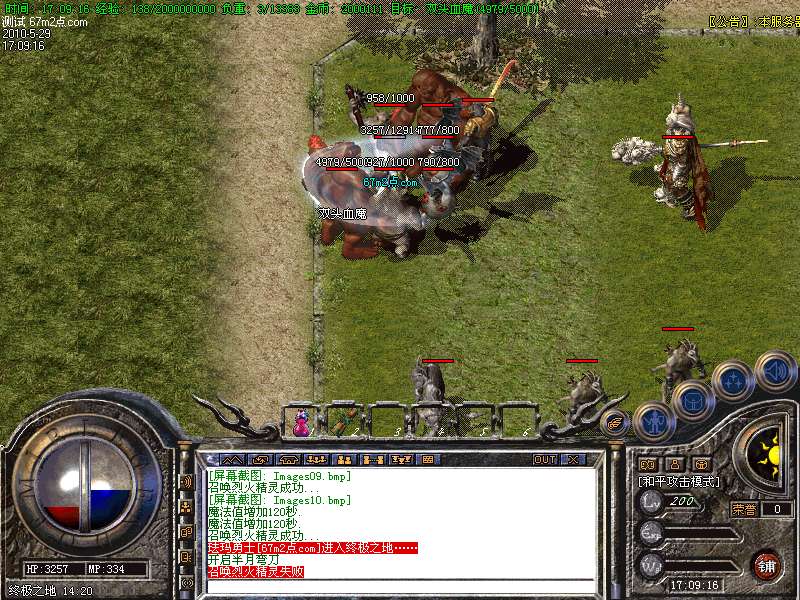Close with the X button above chat

click(573, 460)
